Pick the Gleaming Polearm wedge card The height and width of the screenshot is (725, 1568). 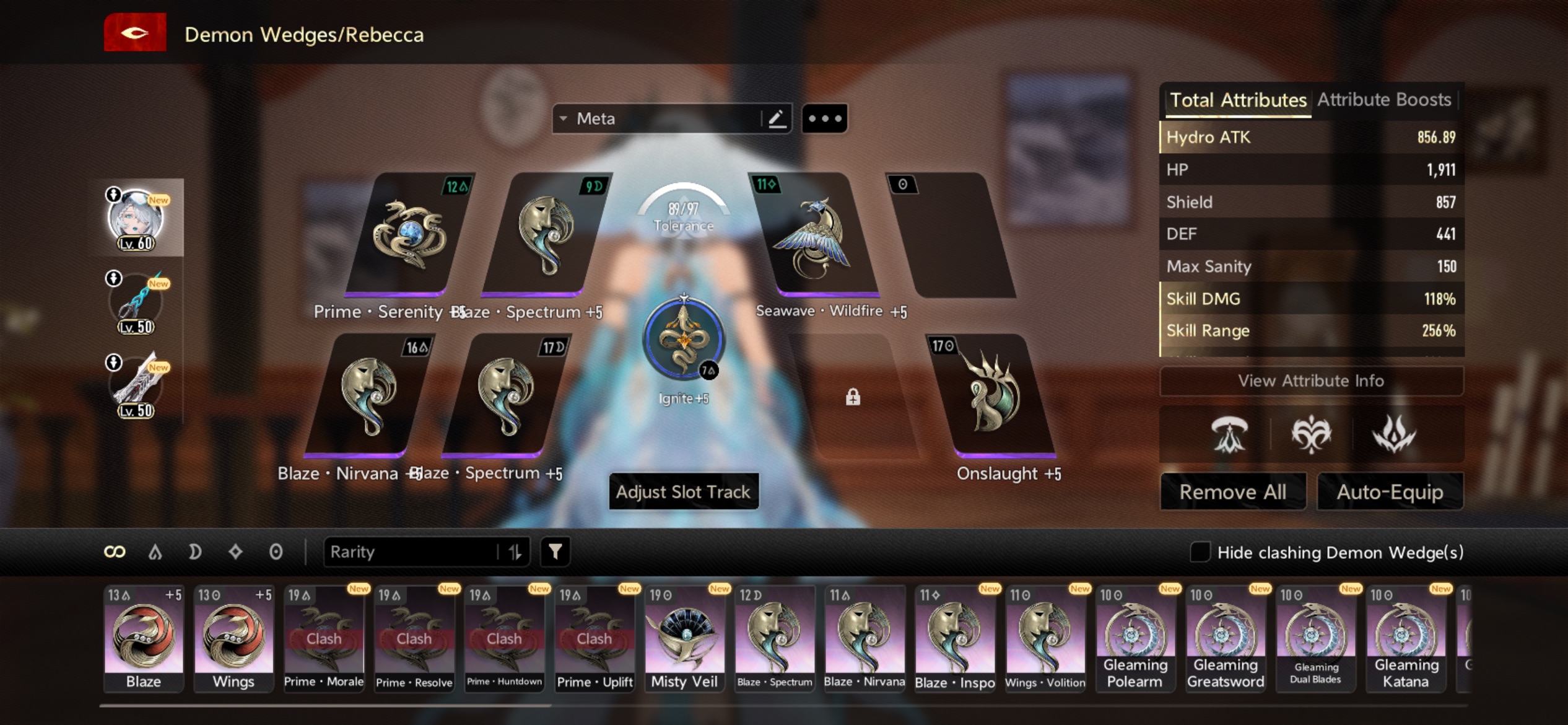[x=1135, y=638]
